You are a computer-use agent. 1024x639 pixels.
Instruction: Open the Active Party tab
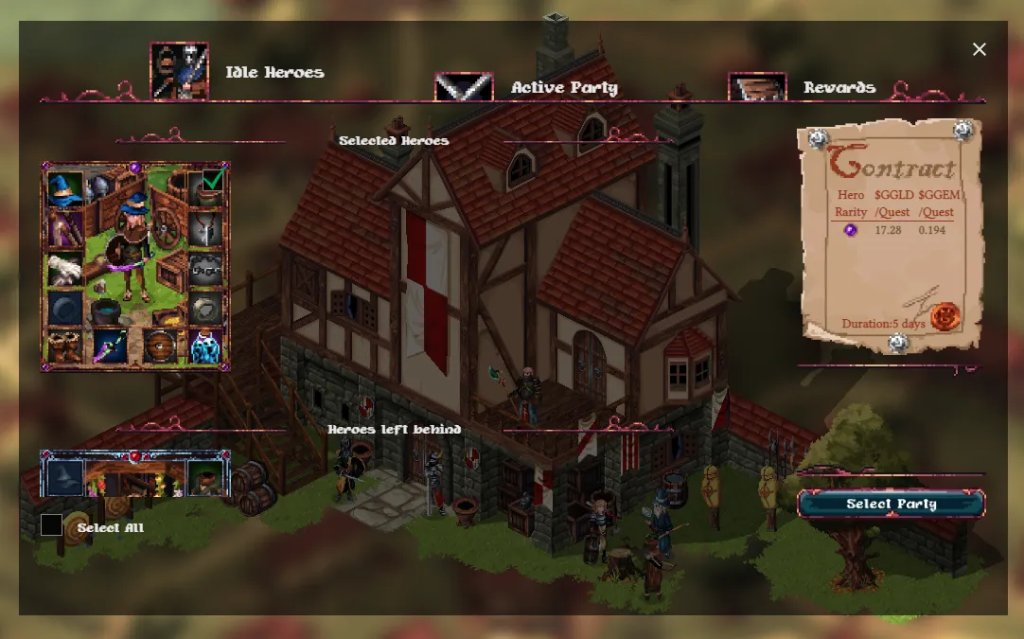pos(564,87)
